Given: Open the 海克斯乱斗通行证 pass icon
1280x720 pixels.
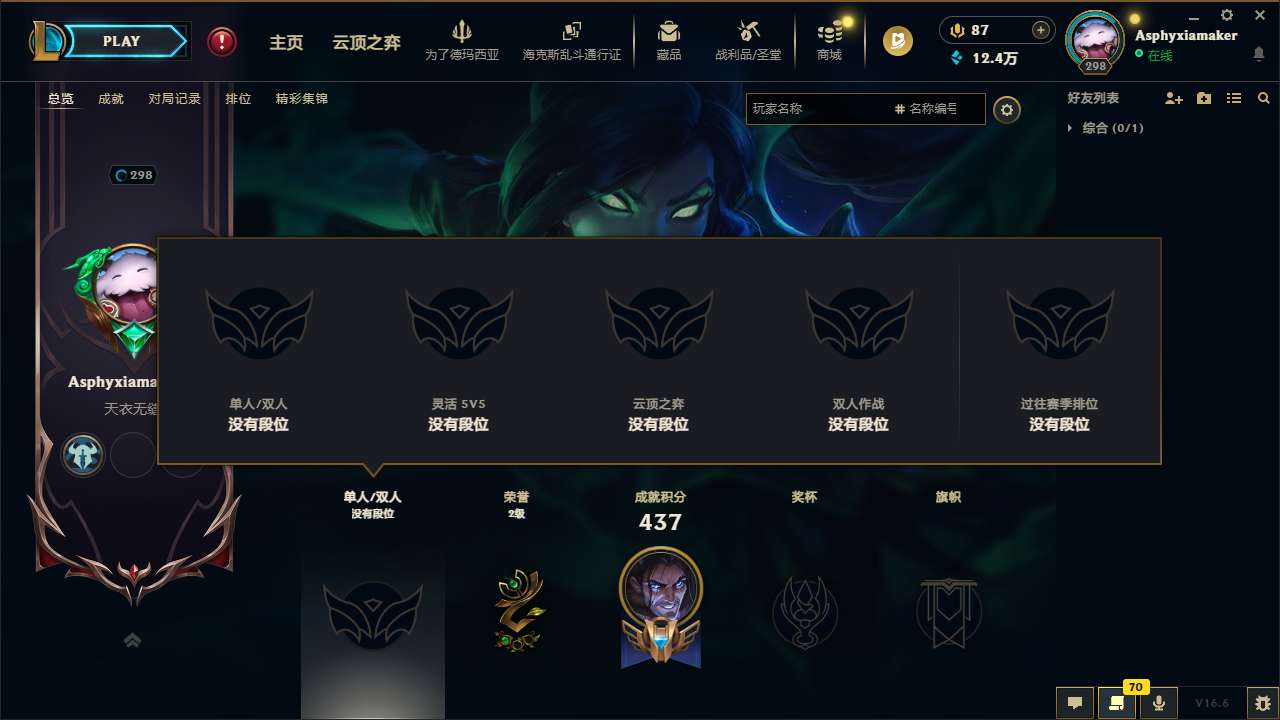Looking at the screenshot, I should pos(571,40).
